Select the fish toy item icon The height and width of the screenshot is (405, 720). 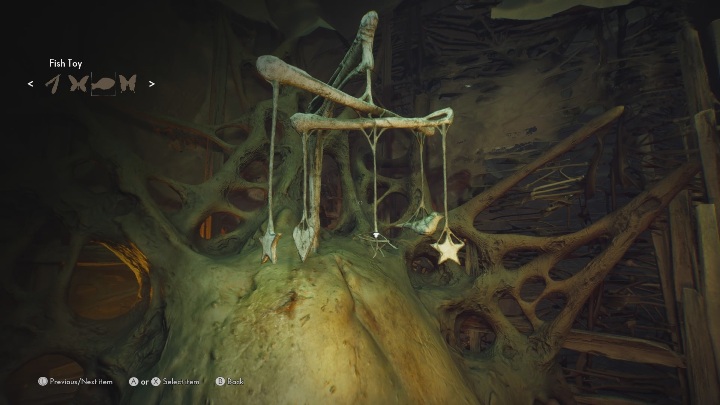(x=102, y=85)
